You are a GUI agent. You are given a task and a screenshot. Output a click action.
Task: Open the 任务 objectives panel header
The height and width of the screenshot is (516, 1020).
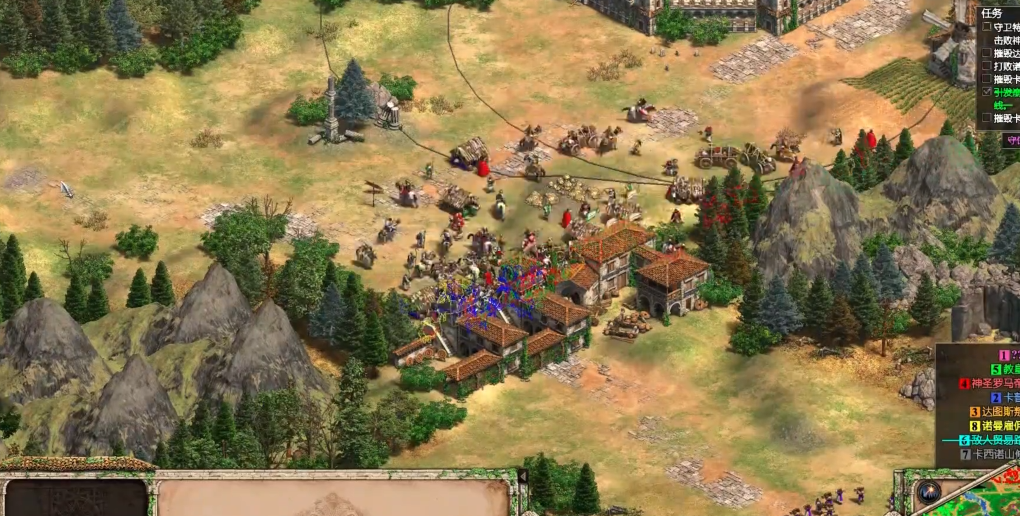pyautogui.click(x=992, y=13)
